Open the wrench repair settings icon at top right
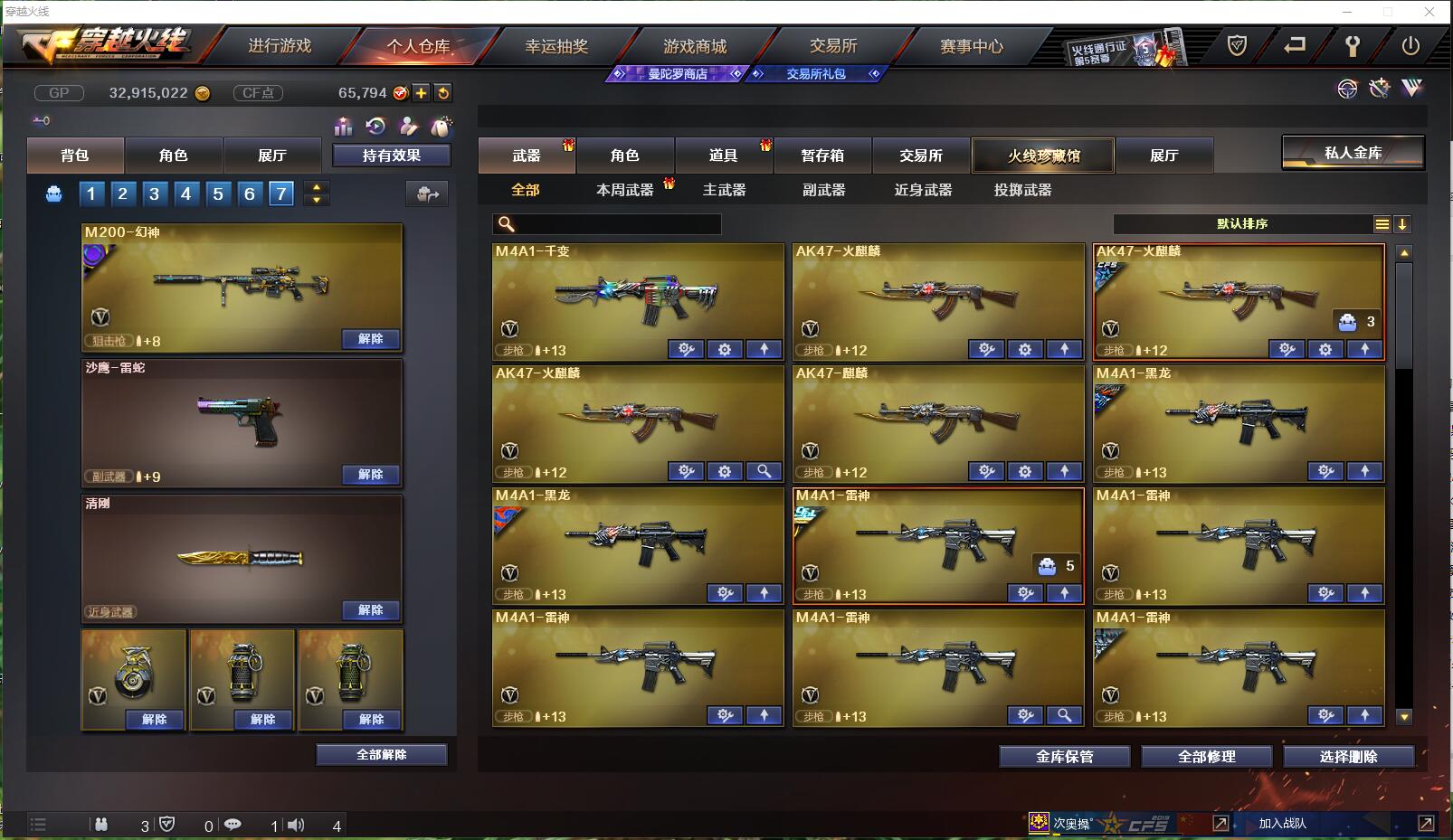 [1380, 88]
